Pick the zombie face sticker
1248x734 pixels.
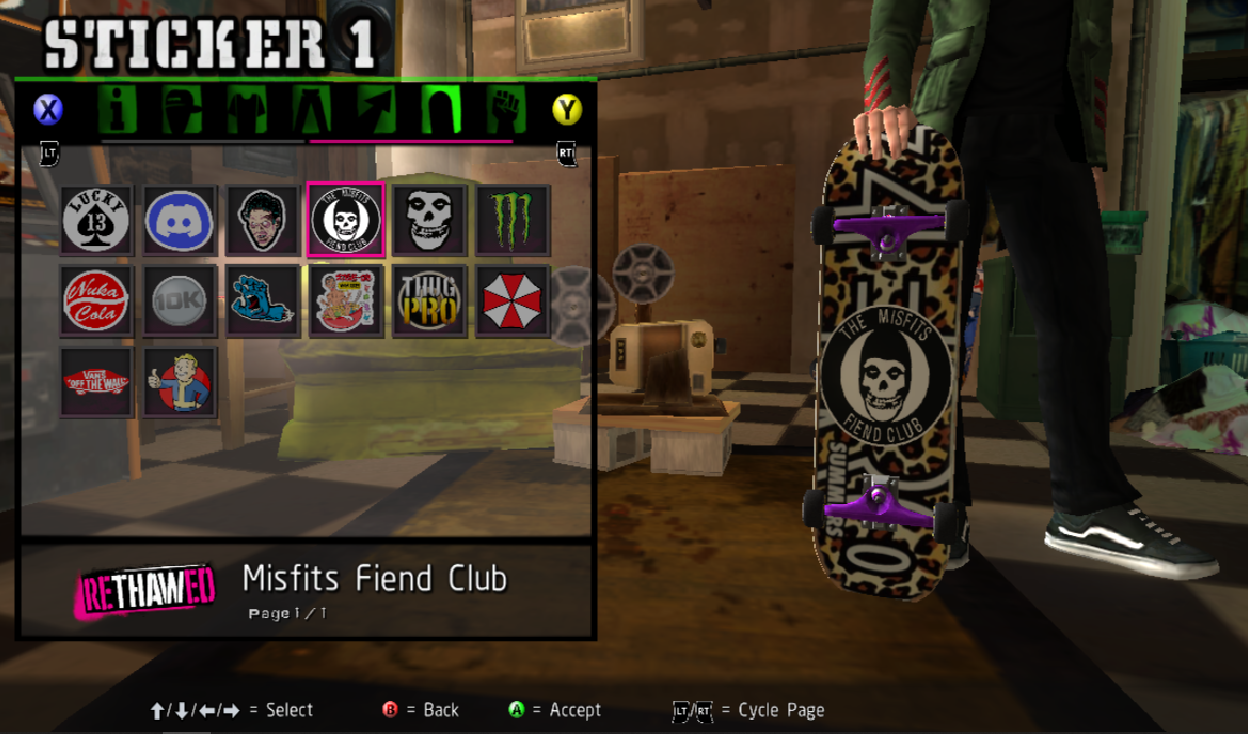pyautogui.click(x=263, y=220)
